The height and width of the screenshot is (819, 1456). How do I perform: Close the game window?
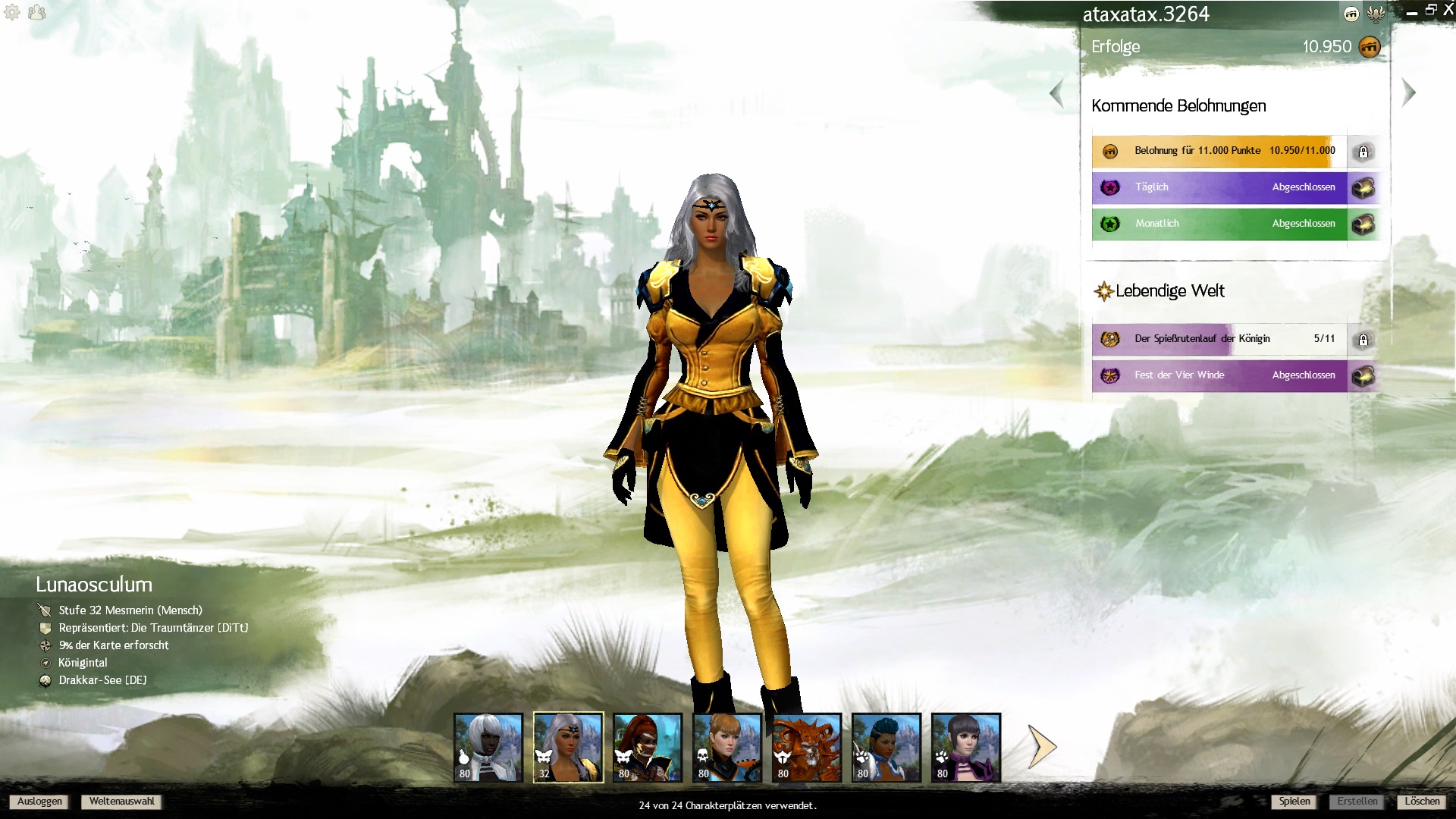pyautogui.click(x=1448, y=11)
